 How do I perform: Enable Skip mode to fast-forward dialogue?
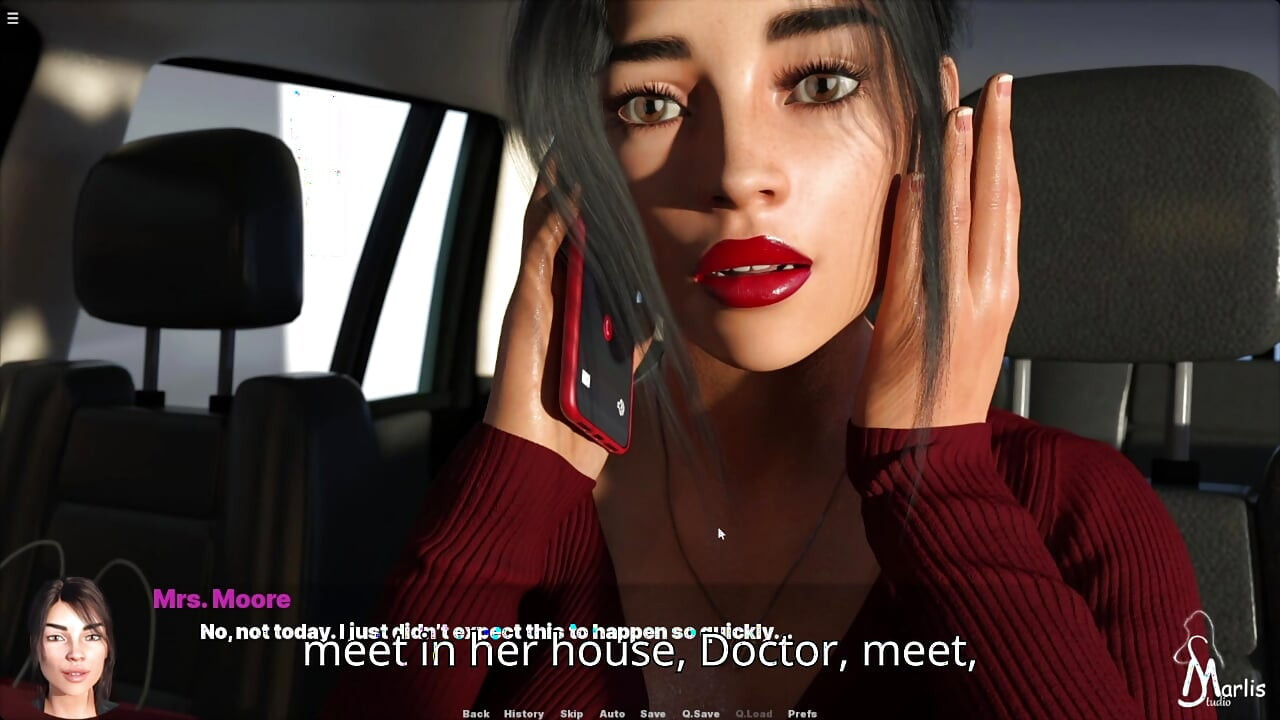click(572, 714)
